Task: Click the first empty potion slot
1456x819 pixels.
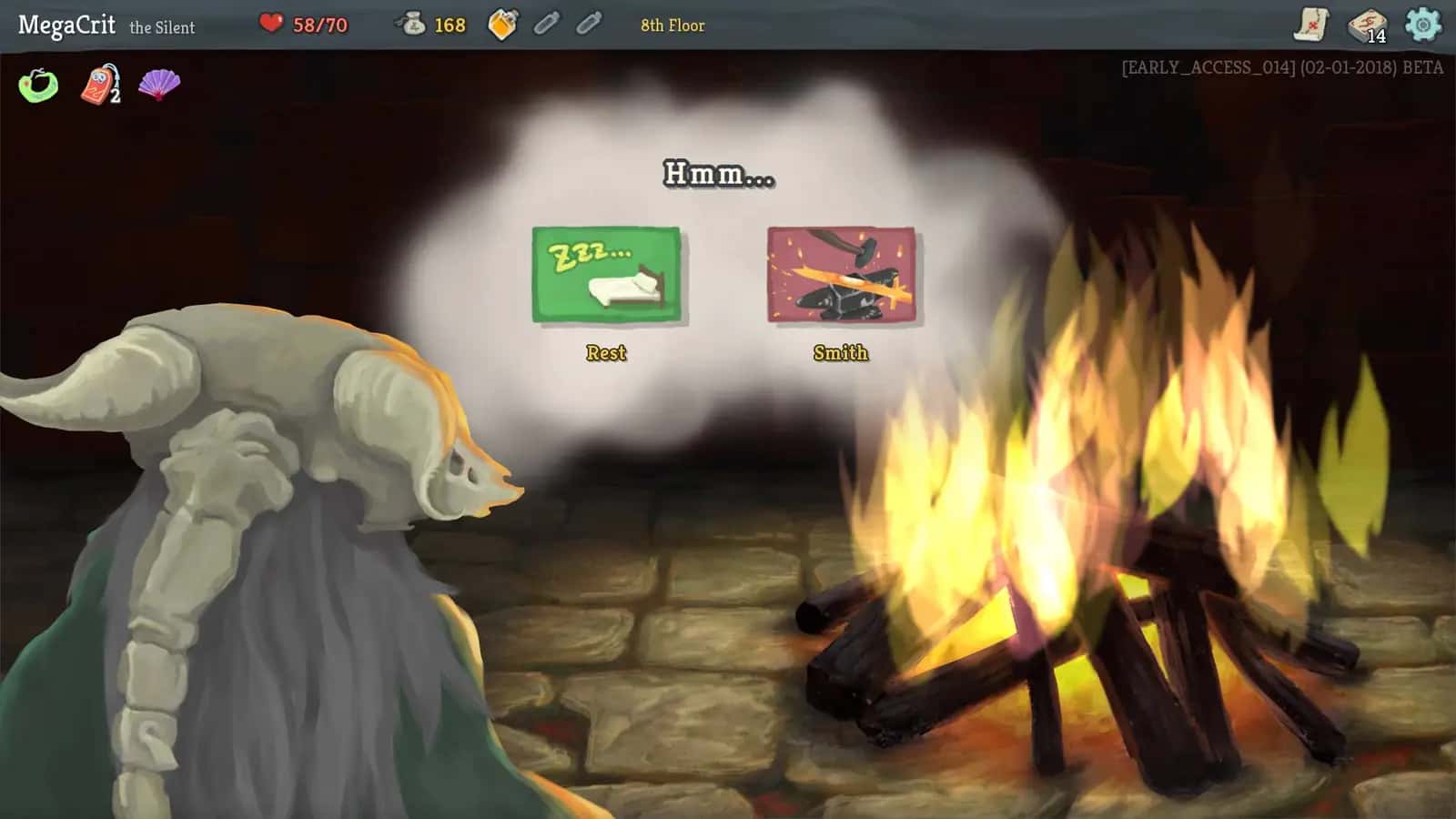Action: [x=547, y=25]
